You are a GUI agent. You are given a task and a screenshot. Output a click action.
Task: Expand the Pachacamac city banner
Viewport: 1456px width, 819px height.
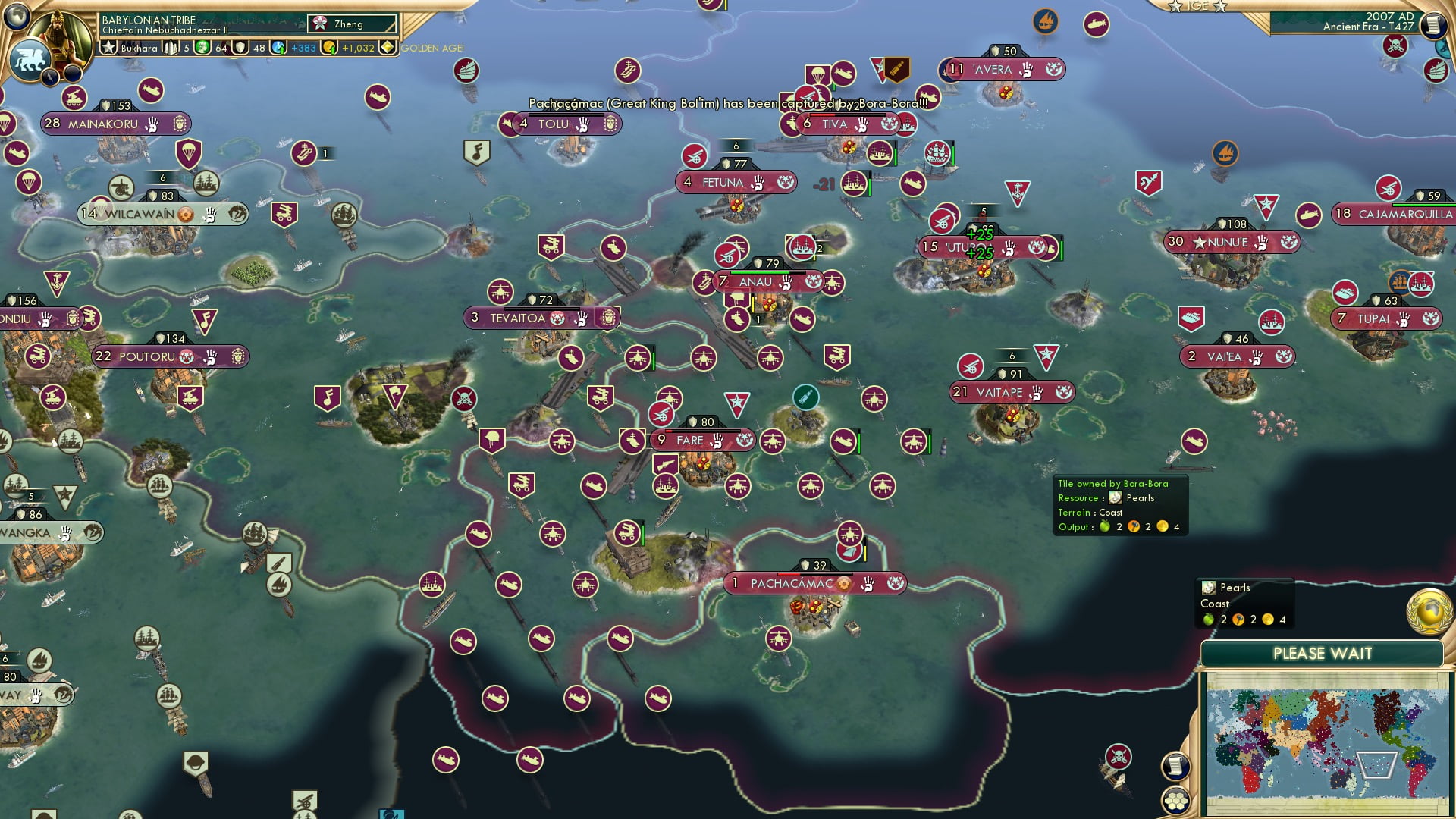(x=815, y=583)
